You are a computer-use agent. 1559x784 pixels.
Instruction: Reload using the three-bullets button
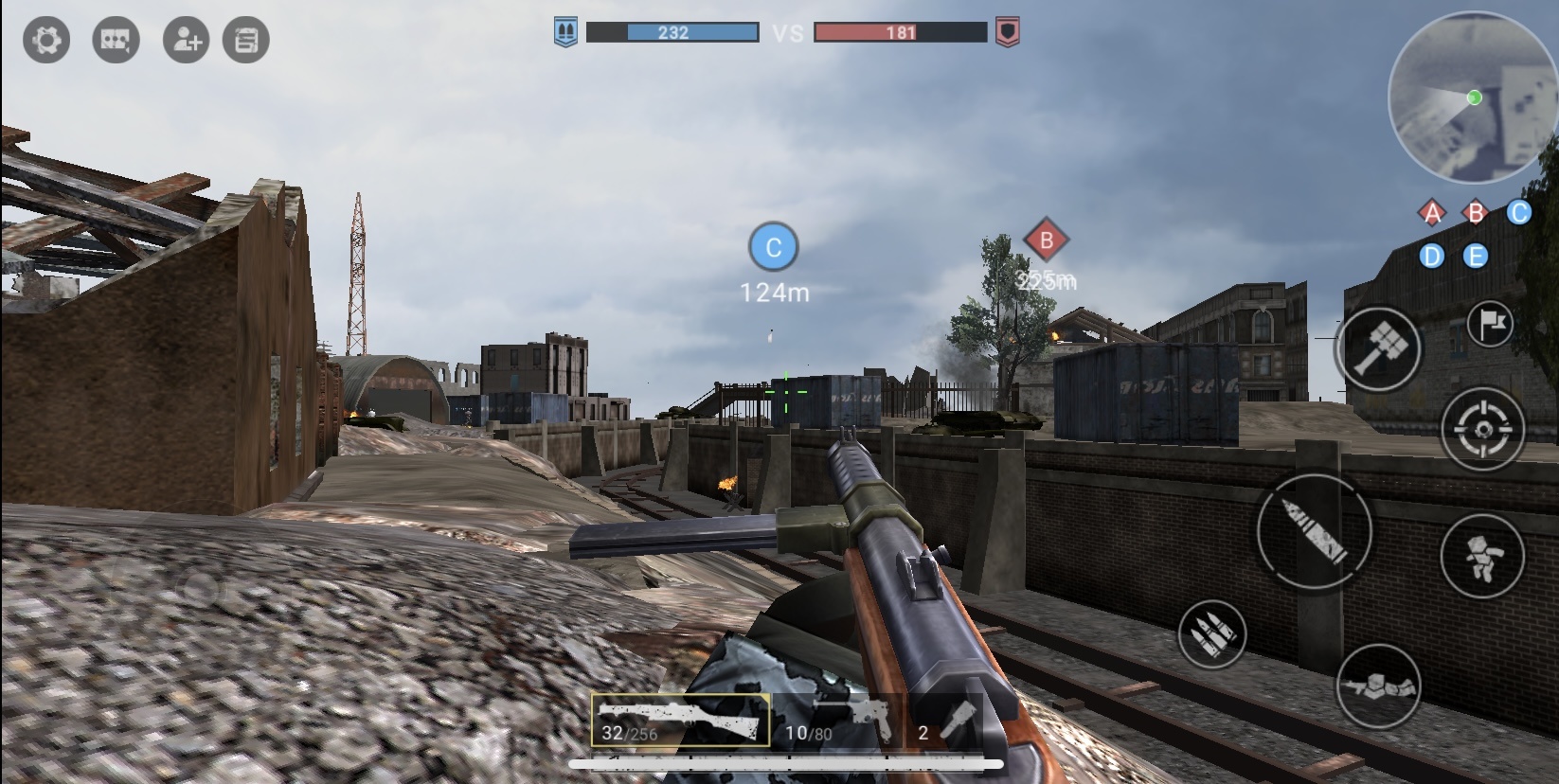click(x=1212, y=634)
